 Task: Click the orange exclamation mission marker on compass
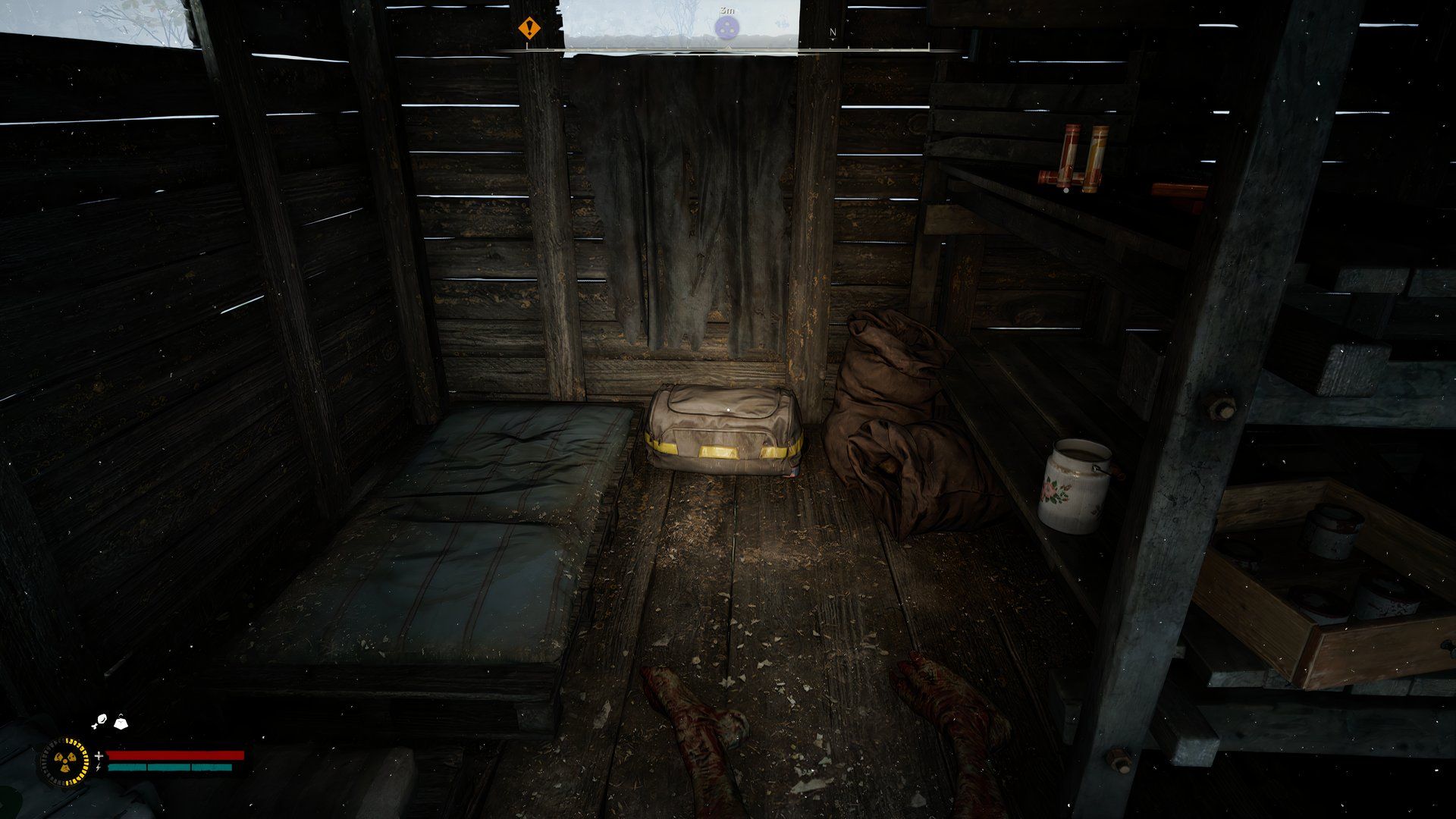click(x=529, y=28)
